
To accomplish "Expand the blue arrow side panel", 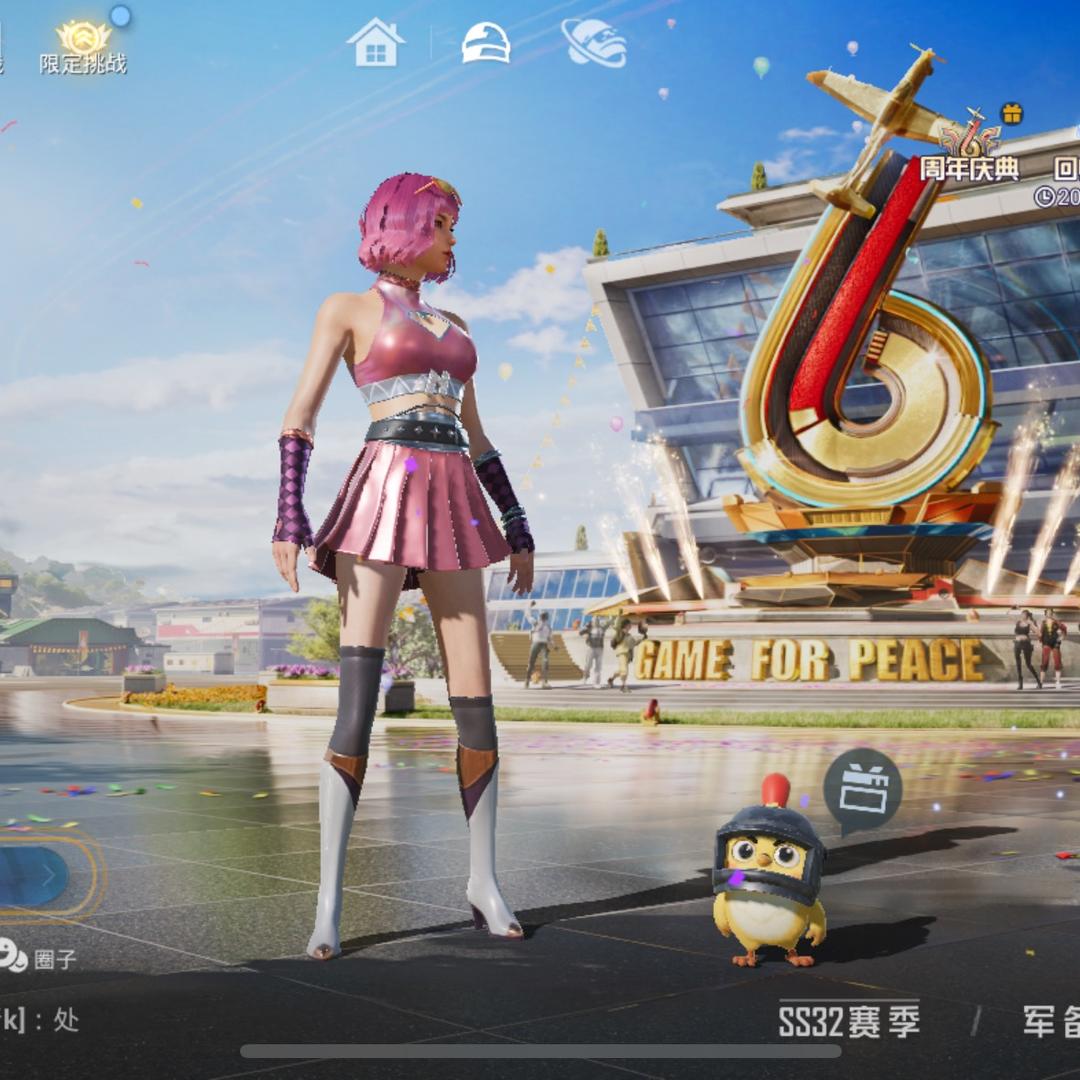I will (35, 875).
